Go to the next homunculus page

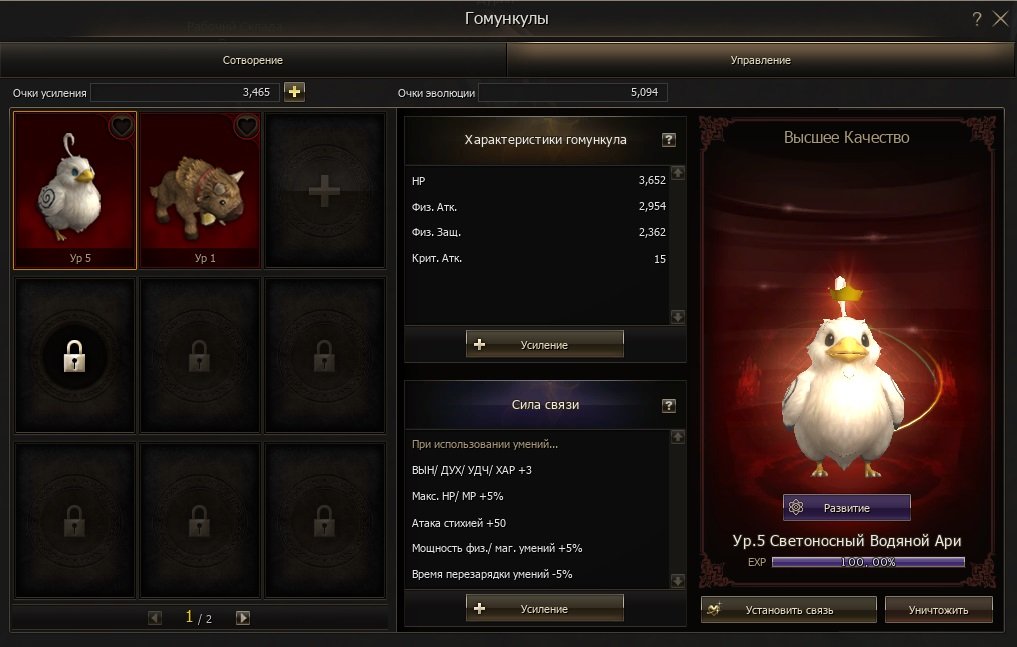click(x=243, y=618)
